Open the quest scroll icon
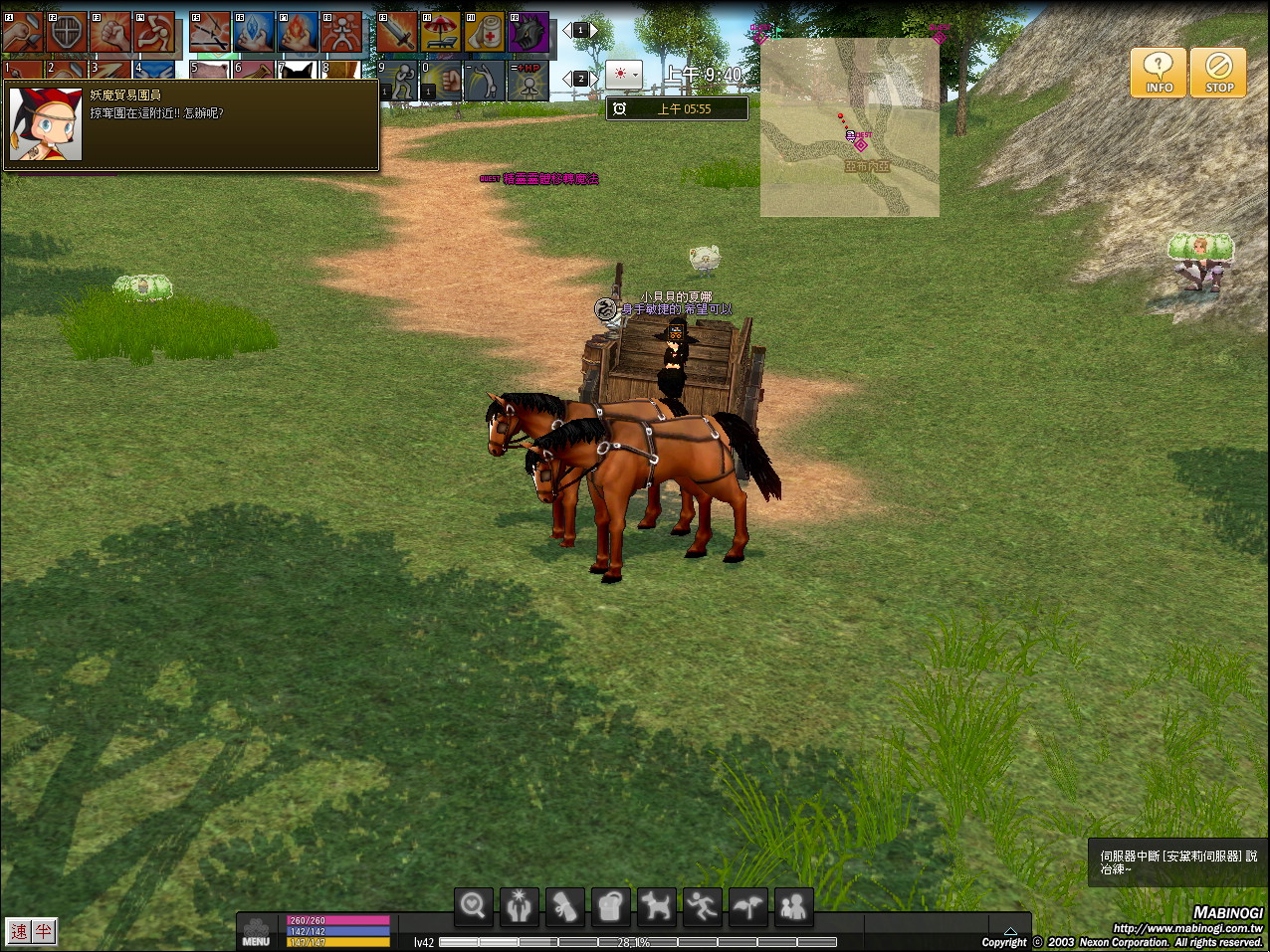 click(564, 906)
